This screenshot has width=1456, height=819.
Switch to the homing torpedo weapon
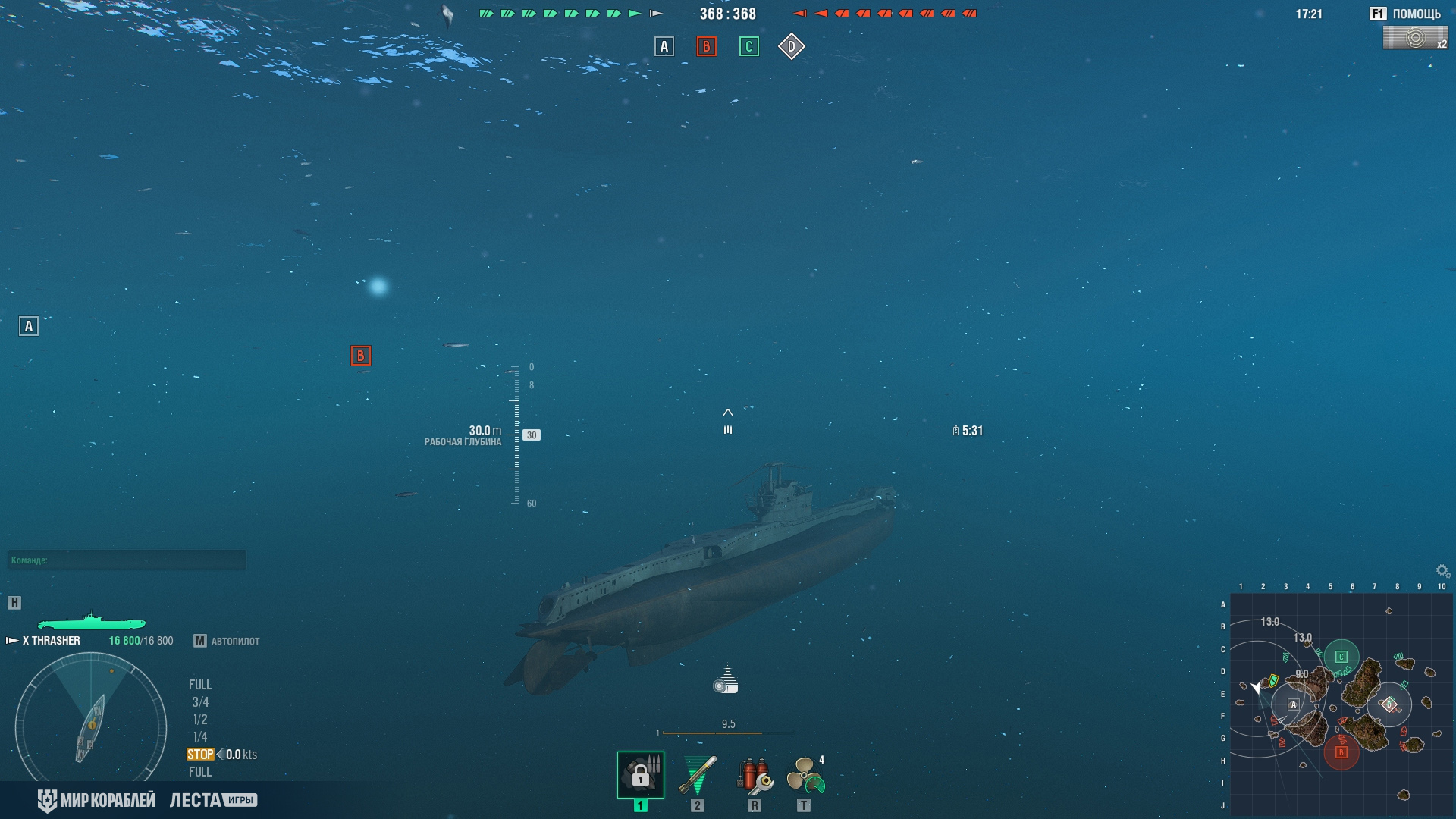tap(698, 775)
